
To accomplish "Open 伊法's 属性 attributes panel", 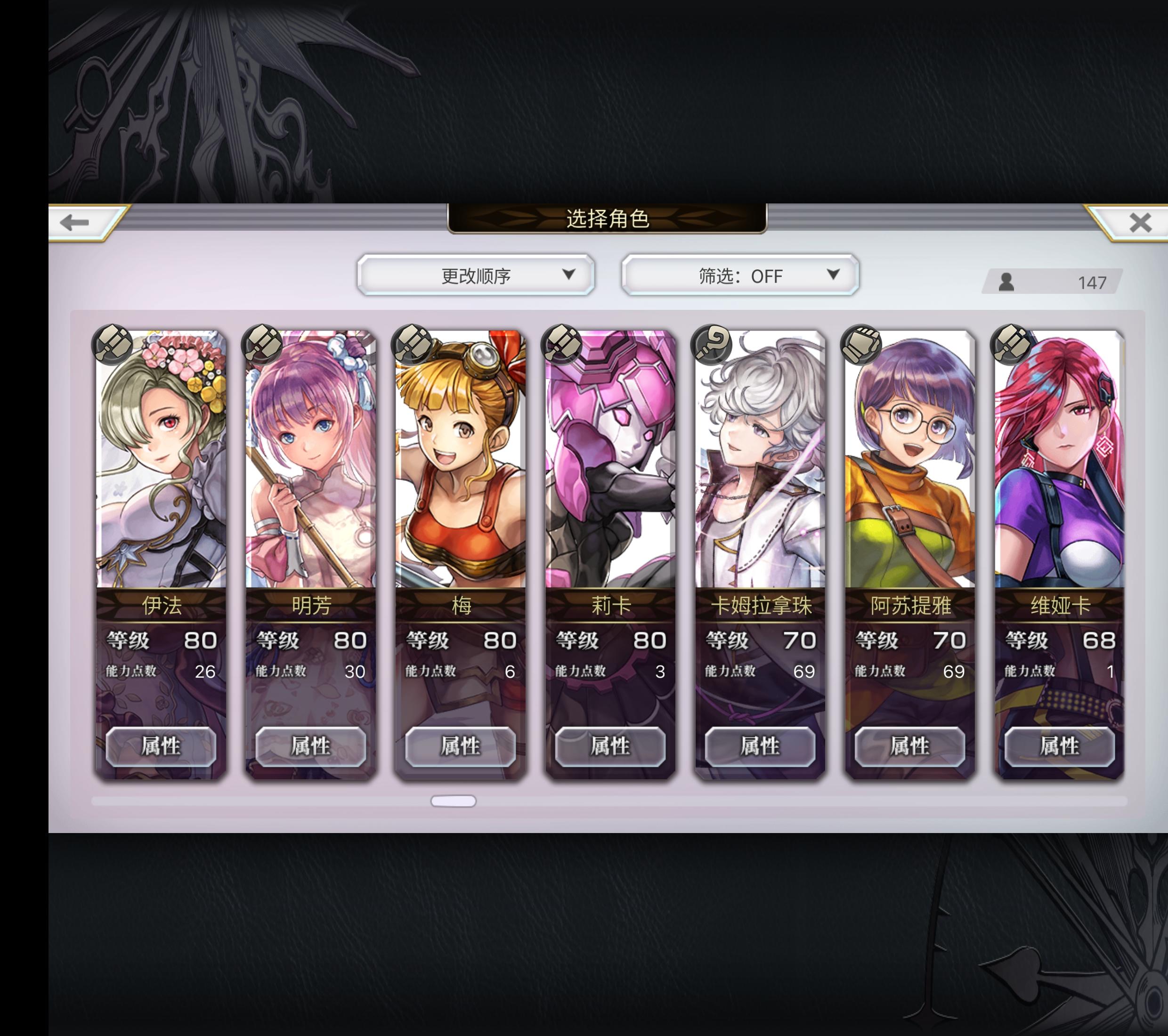I will [x=162, y=746].
